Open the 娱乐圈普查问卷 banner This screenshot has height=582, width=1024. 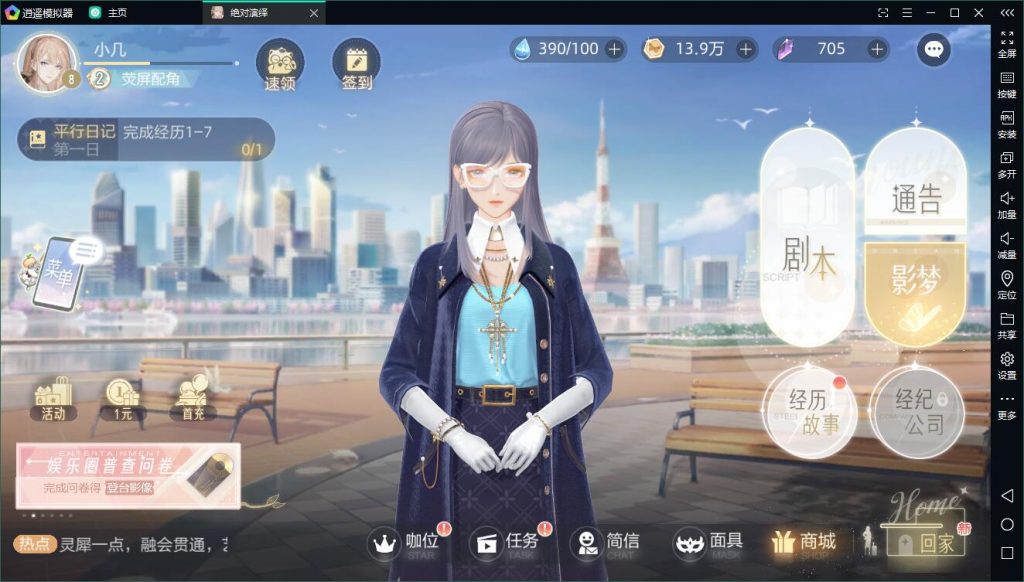pos(128,476)
